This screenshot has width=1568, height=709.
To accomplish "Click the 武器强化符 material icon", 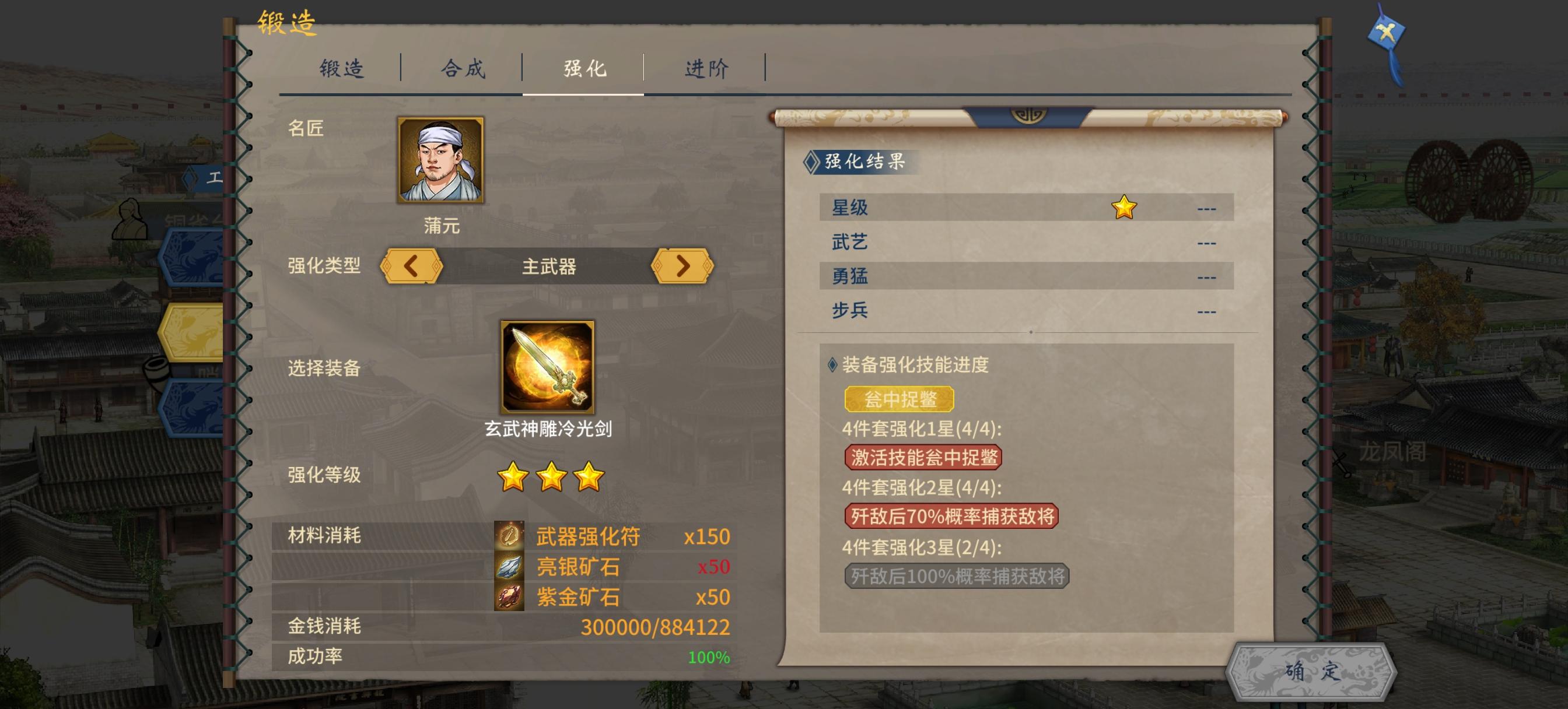I will pos(509,536).
